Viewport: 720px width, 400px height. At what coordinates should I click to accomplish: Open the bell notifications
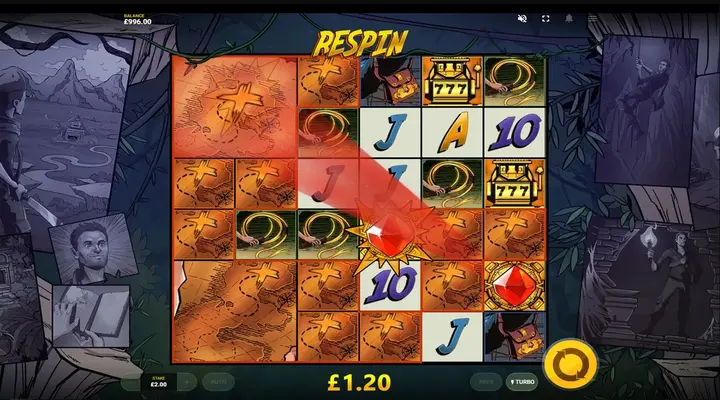point(569,19)
